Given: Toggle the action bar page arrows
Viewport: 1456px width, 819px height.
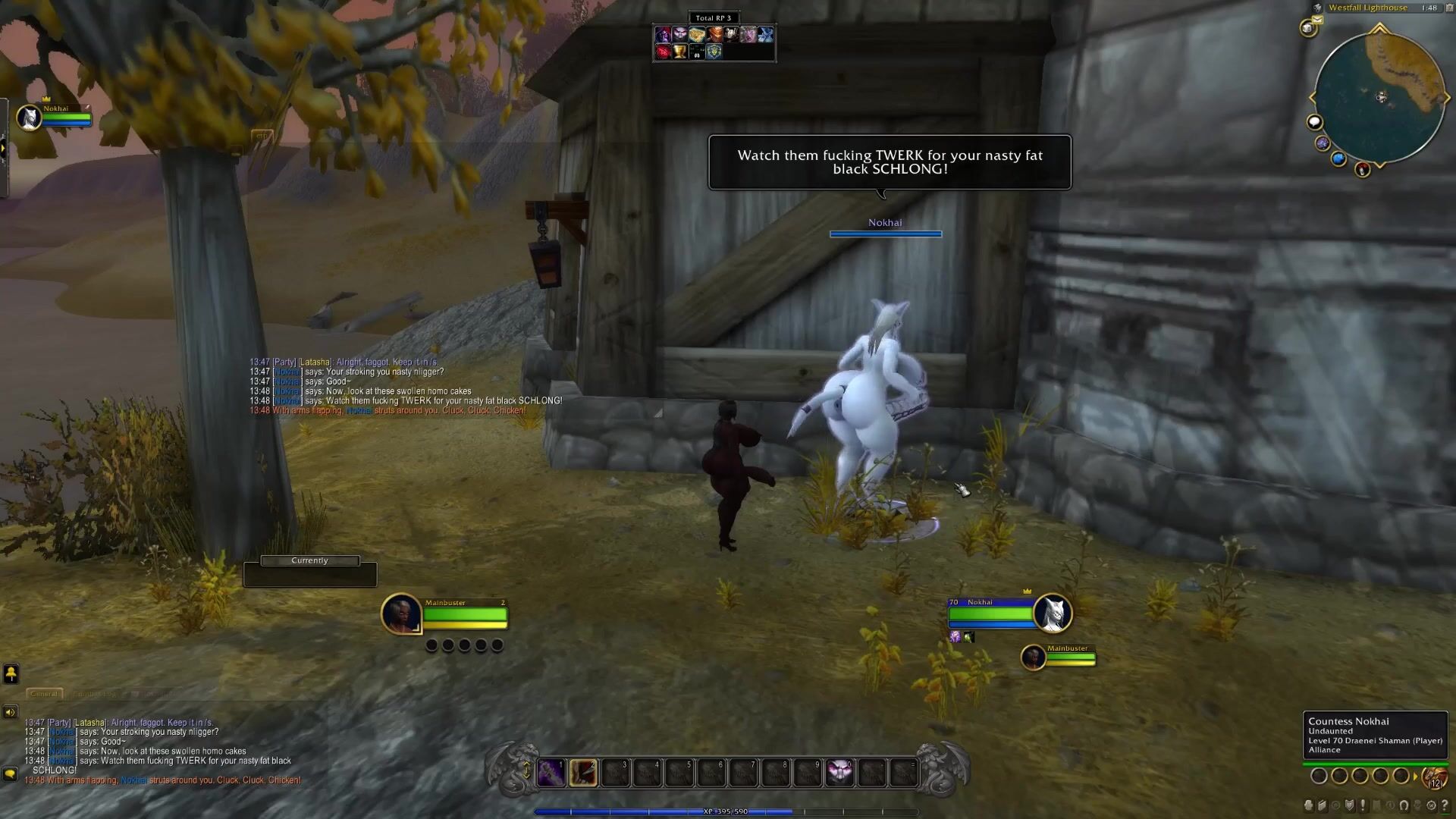Looking at the screenshot, I should point(526,771).
